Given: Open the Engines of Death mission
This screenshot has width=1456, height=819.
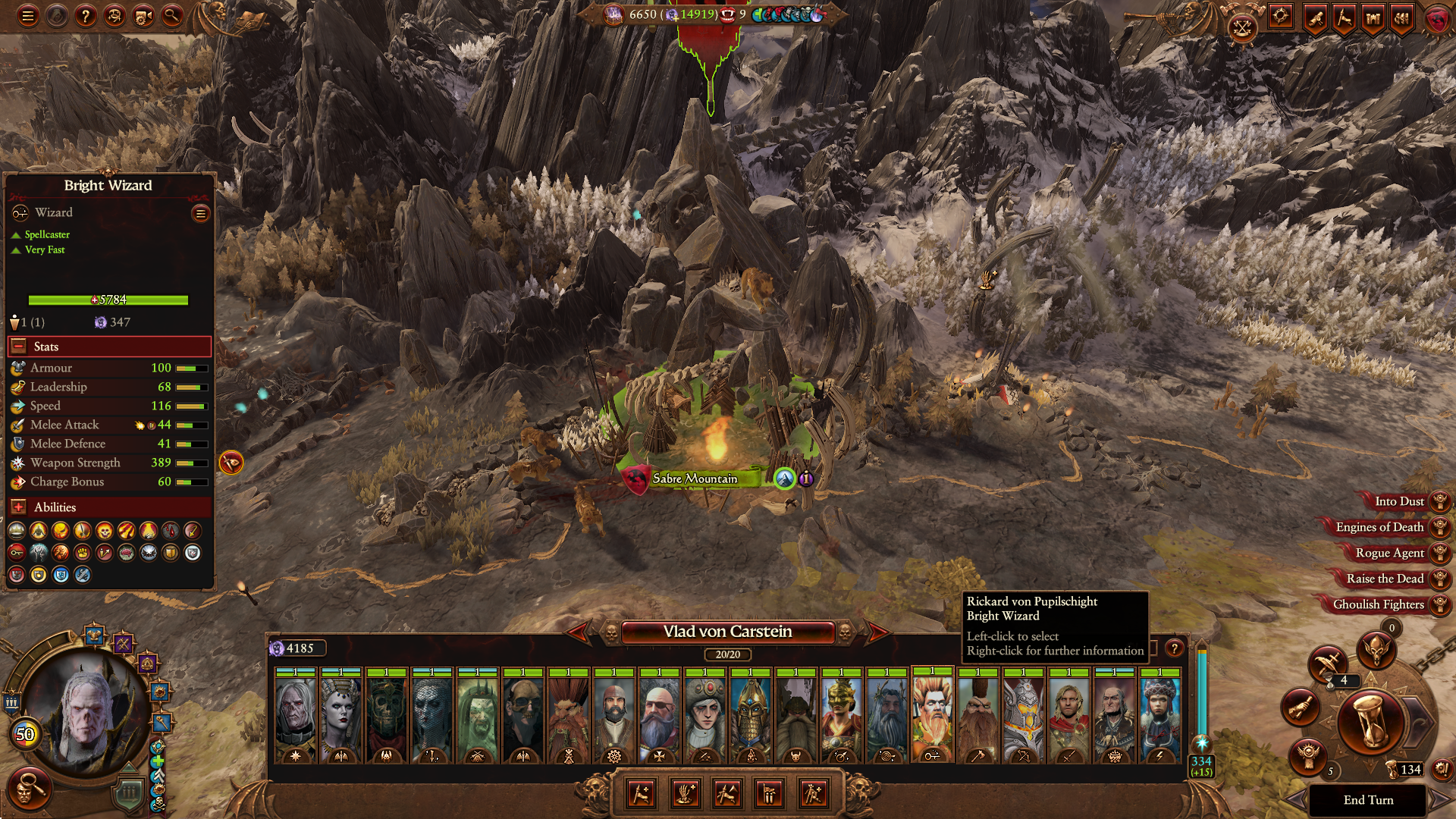Looking at the screenshot, I should point(1379,527).
